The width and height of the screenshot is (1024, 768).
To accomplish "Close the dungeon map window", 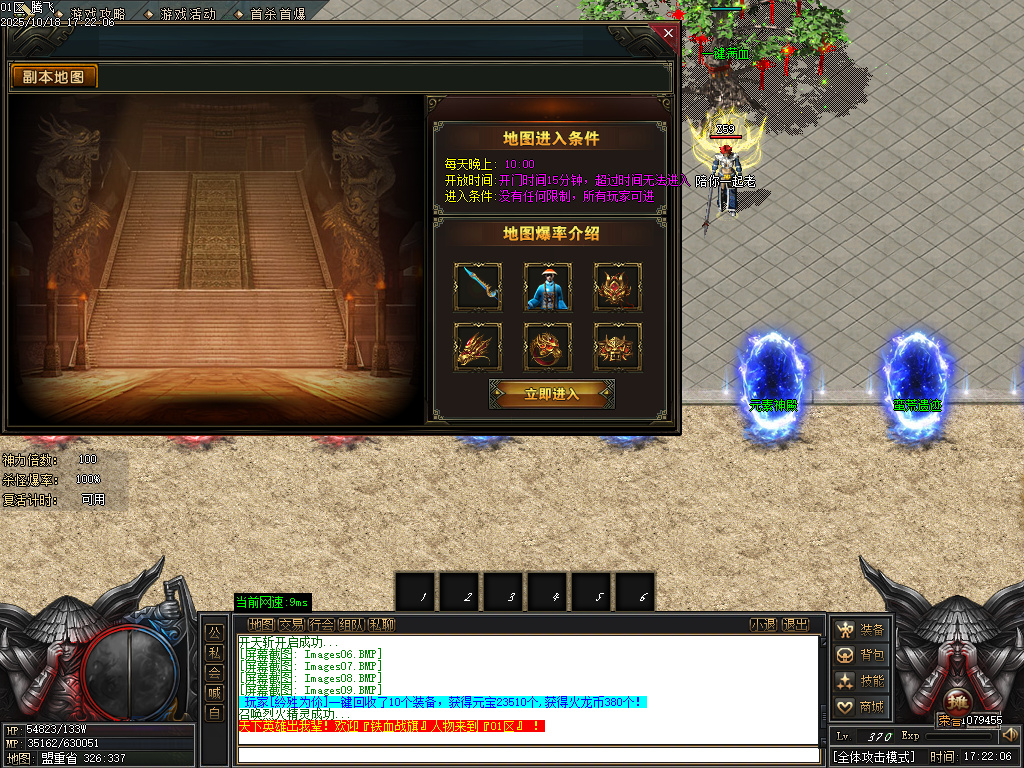I will tap(668, 33).
